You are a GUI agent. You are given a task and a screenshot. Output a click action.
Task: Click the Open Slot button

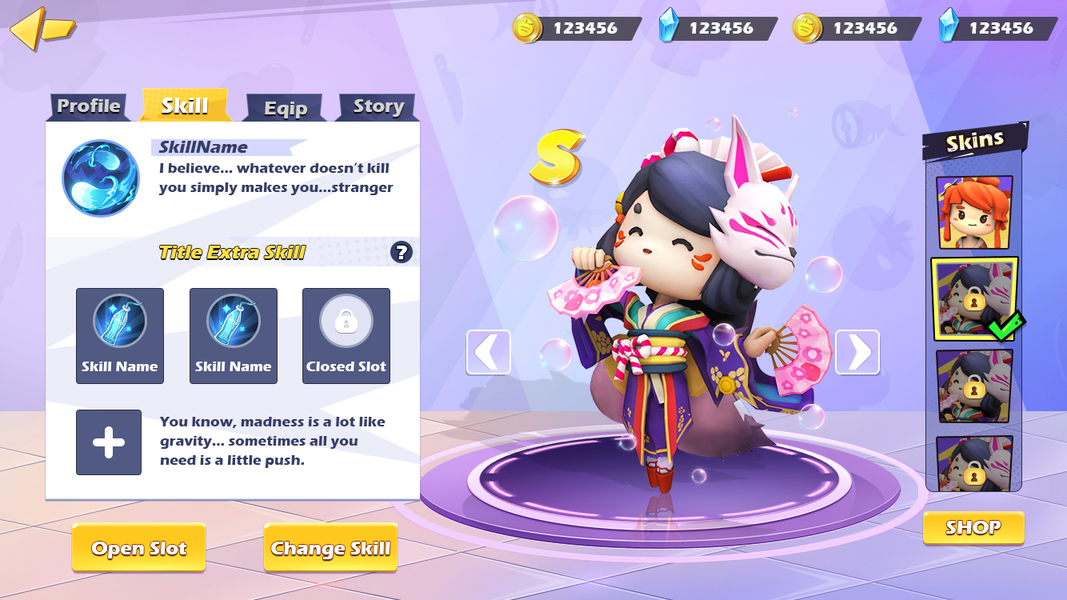tap(138, 548)
